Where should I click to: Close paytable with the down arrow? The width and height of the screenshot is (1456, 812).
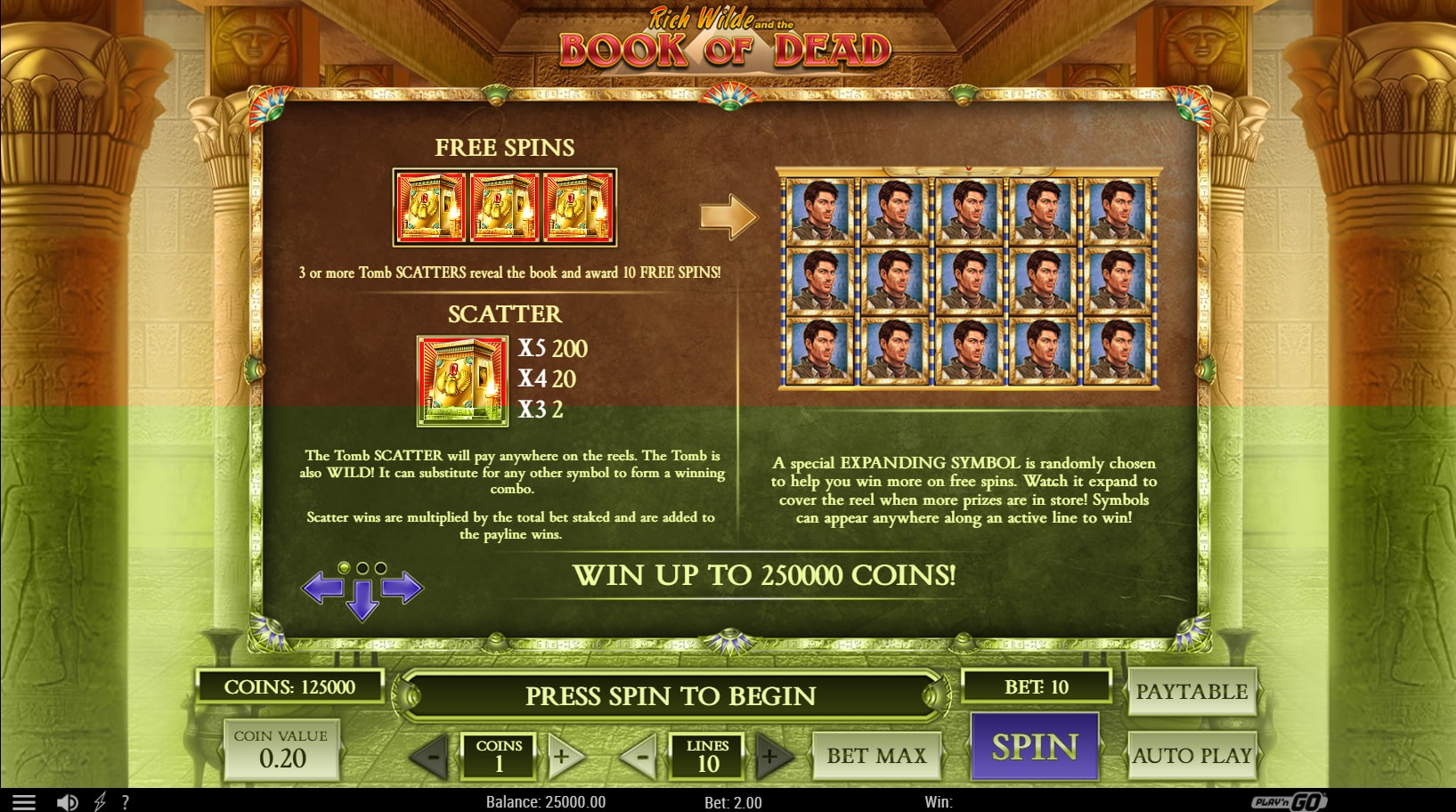pos(362,600)
